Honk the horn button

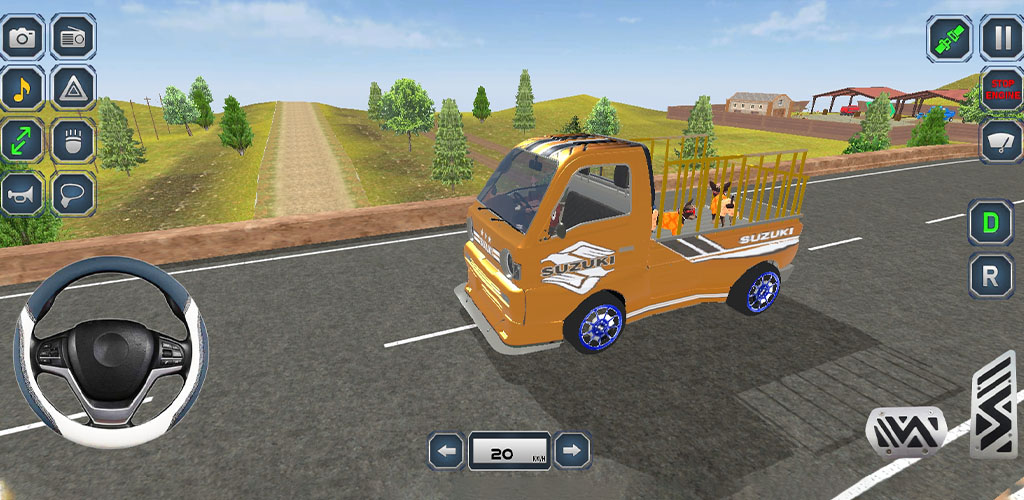[22, 193]
